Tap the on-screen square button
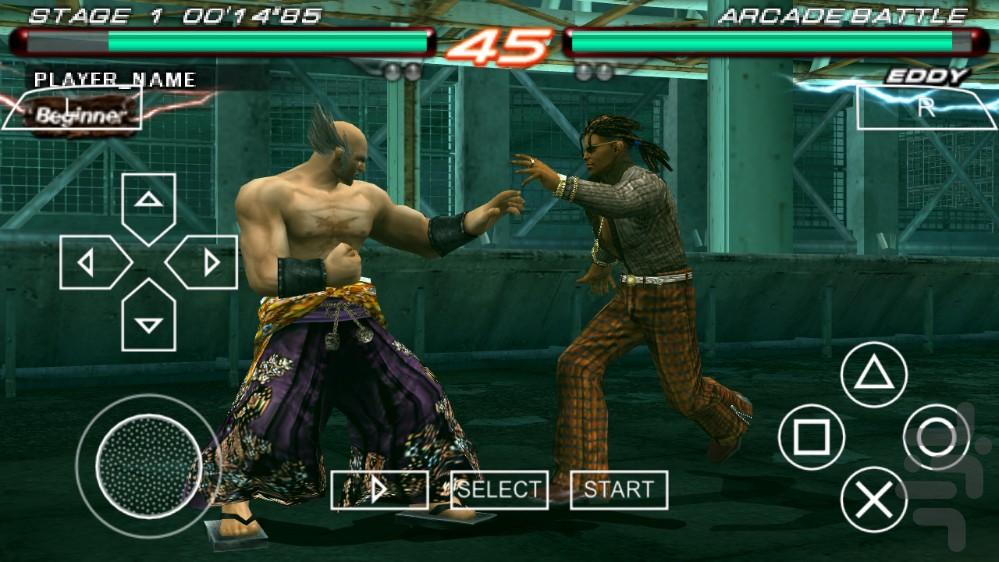 [x=811, y=437]
